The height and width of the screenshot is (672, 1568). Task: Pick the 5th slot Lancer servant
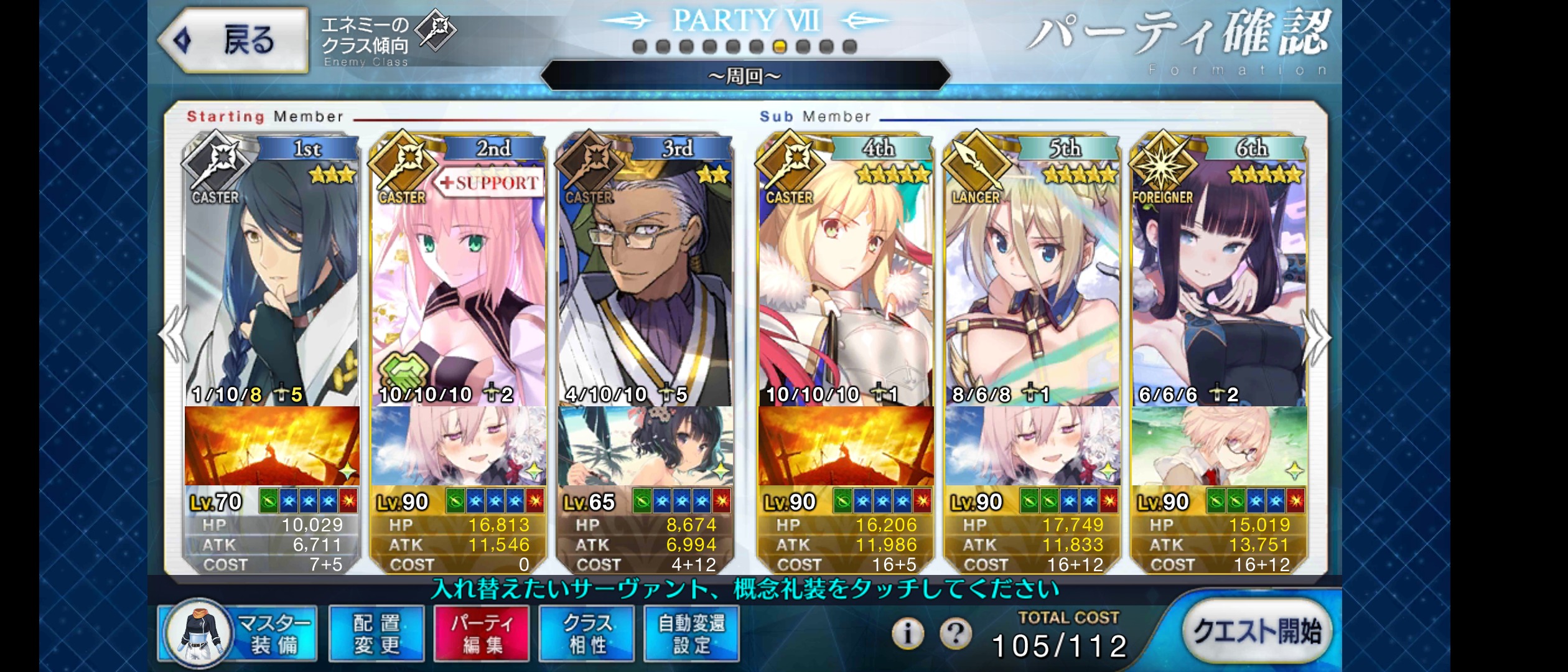1032,280
